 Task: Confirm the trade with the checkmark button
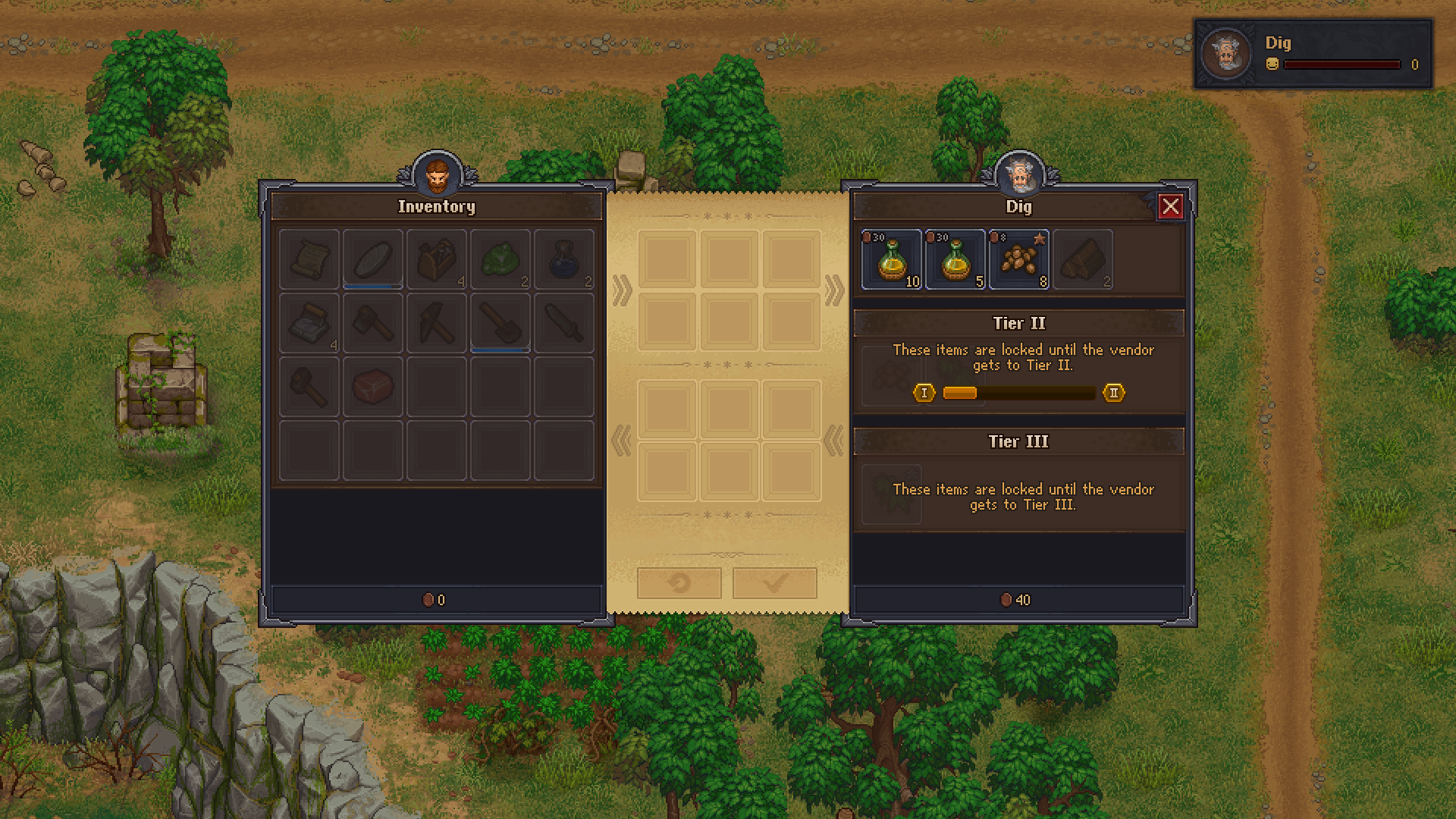pos(774,583)
